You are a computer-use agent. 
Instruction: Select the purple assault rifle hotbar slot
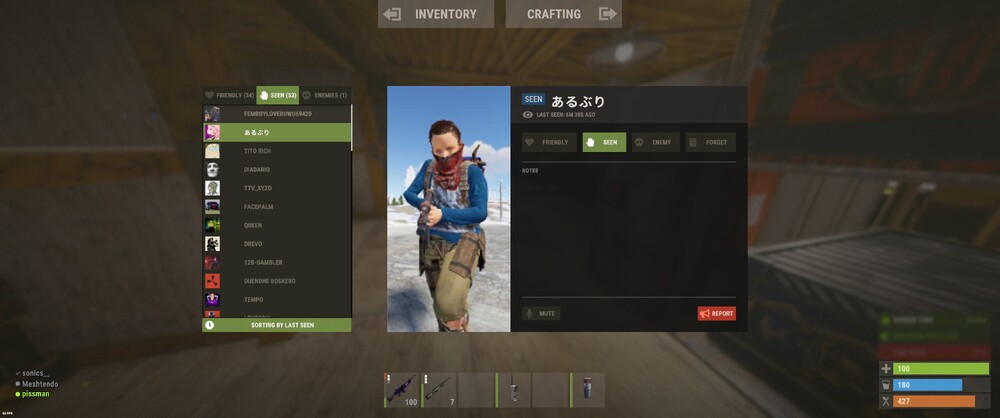pos(402,389)
